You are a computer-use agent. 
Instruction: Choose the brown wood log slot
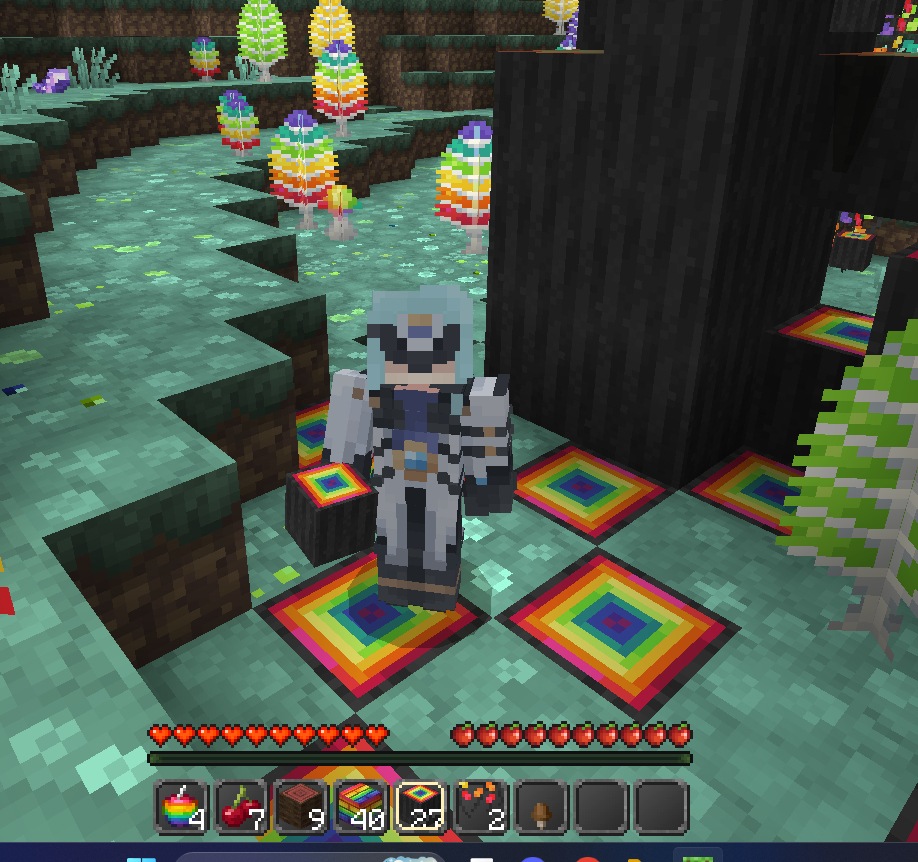[x=302, y=807]
